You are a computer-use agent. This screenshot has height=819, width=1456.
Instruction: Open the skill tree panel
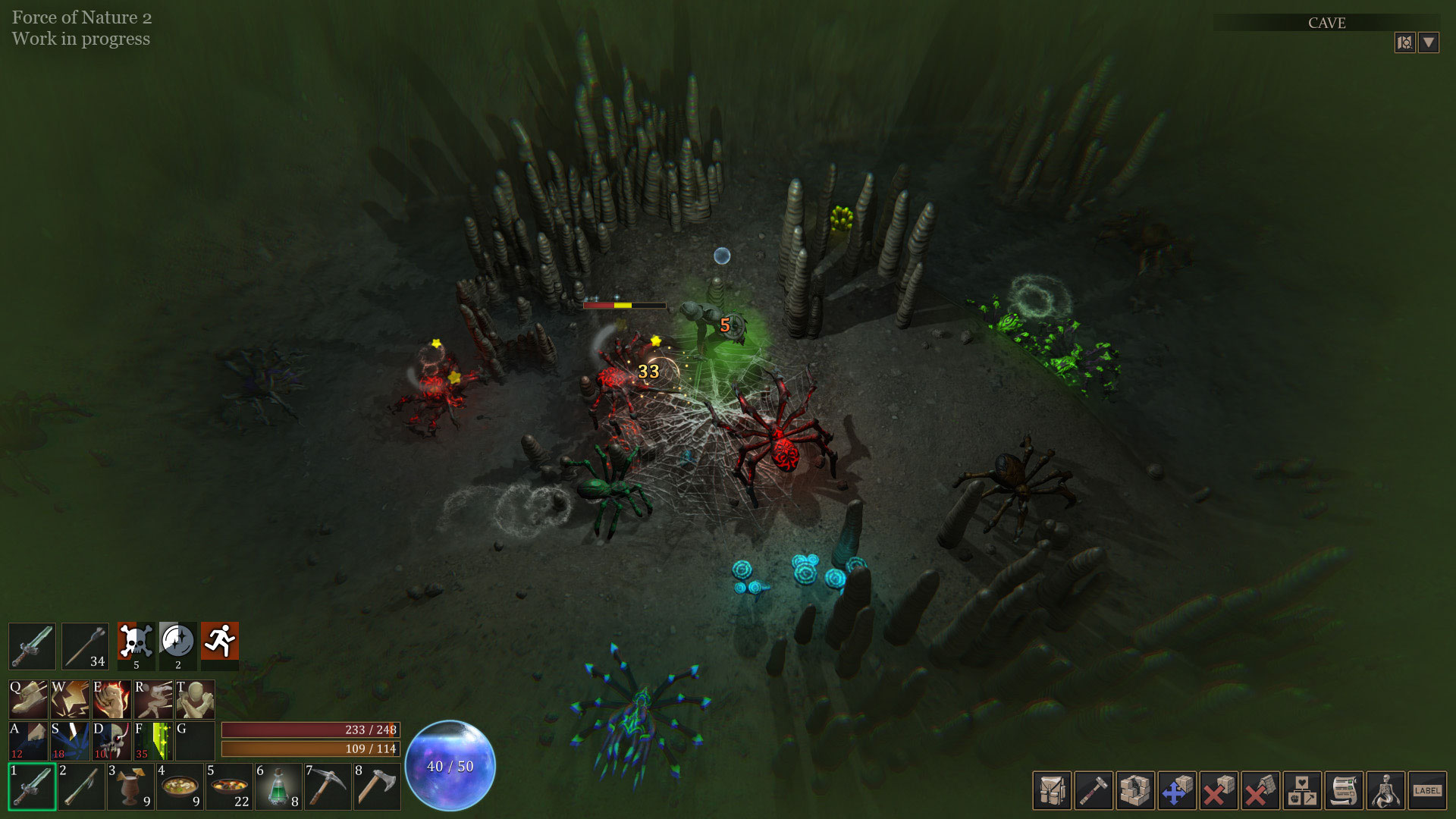tap(1302, 792)
